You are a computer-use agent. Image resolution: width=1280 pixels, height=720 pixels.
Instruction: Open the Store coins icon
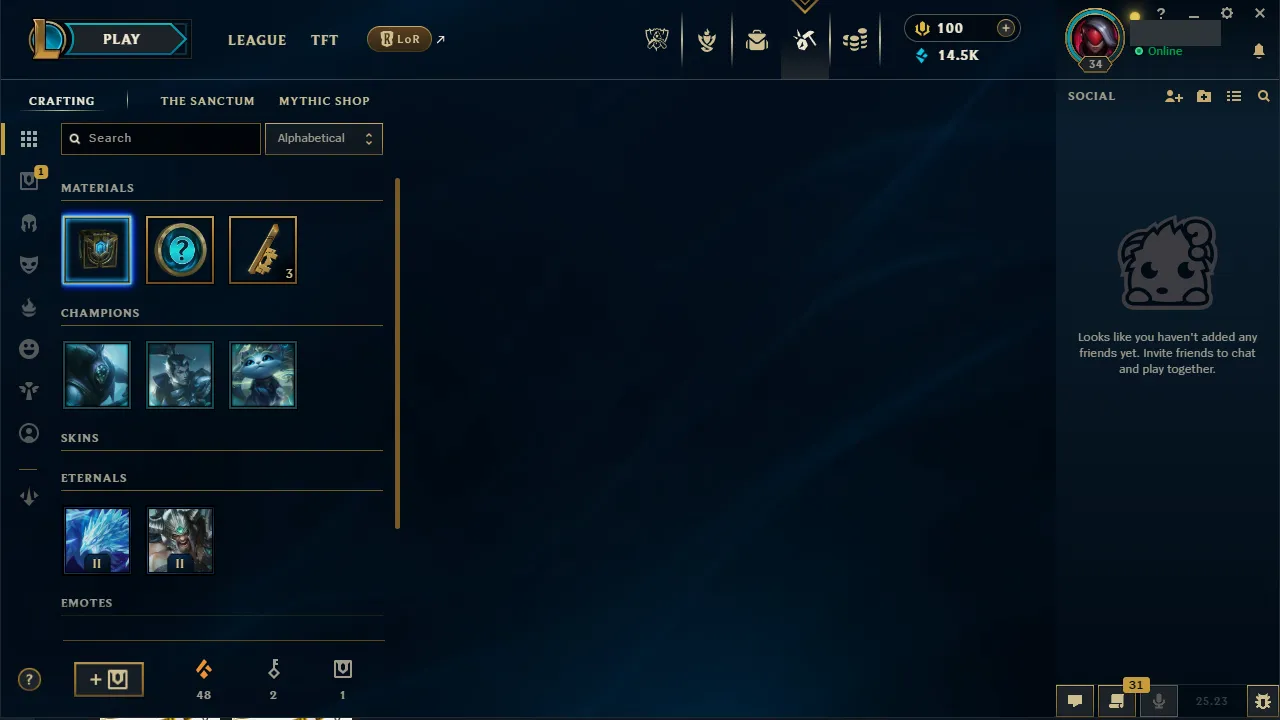point(855,40)
